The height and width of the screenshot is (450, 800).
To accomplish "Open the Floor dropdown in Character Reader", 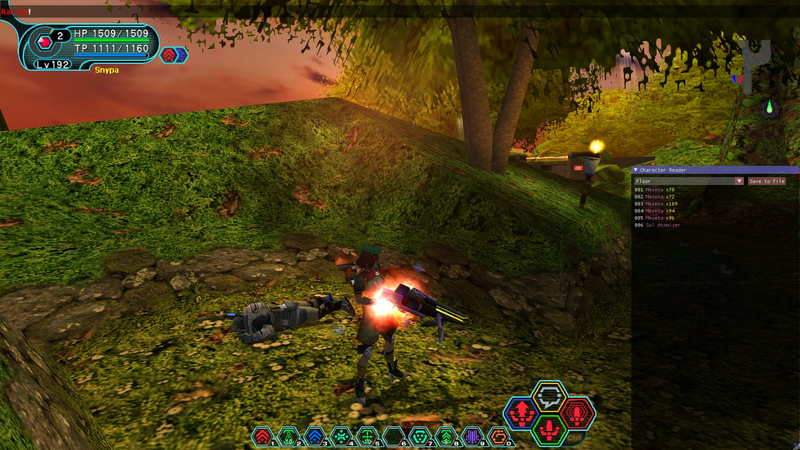I will coord(688,181).
